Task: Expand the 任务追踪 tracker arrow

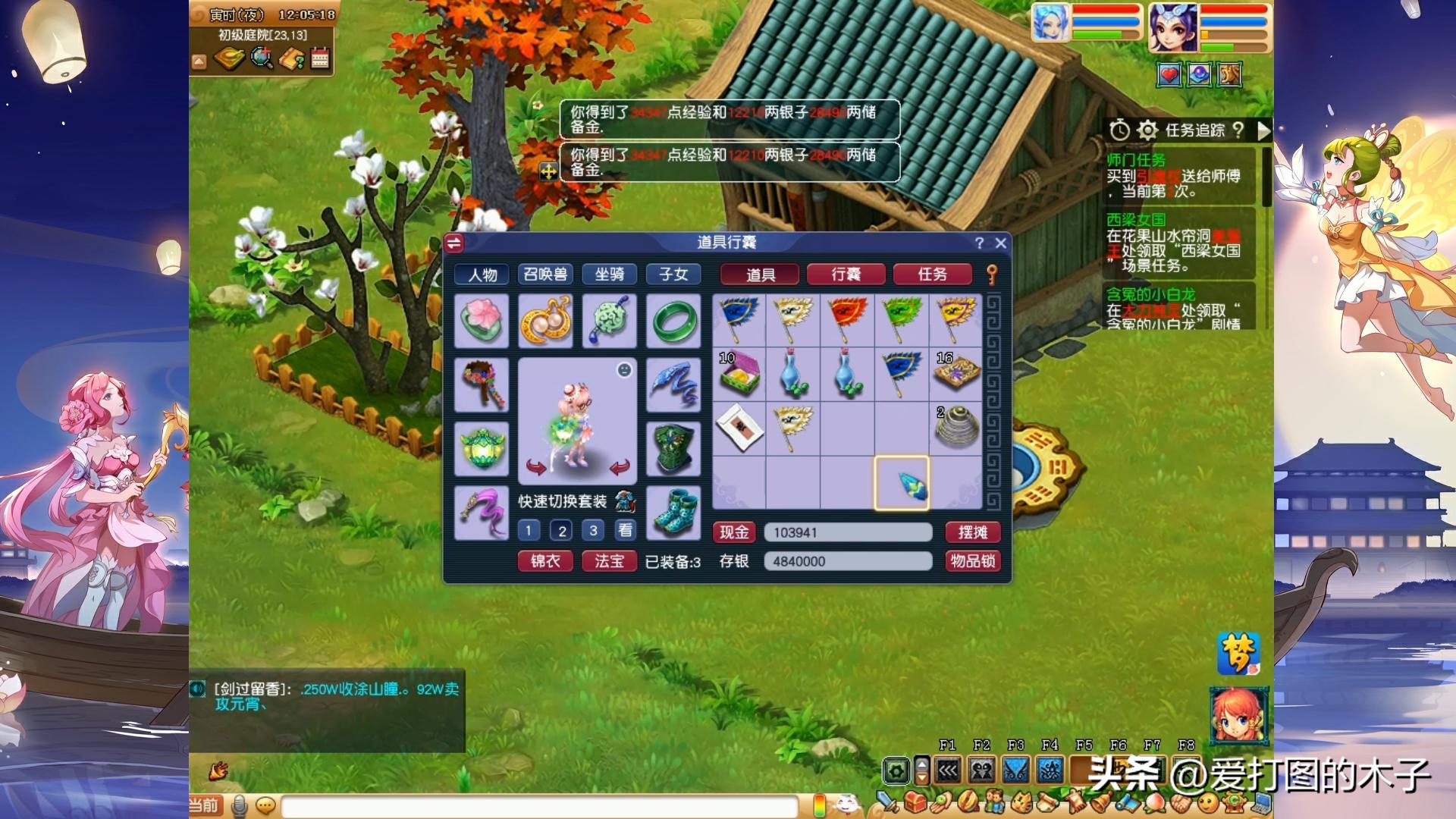Action: [x=1263, y=130]
